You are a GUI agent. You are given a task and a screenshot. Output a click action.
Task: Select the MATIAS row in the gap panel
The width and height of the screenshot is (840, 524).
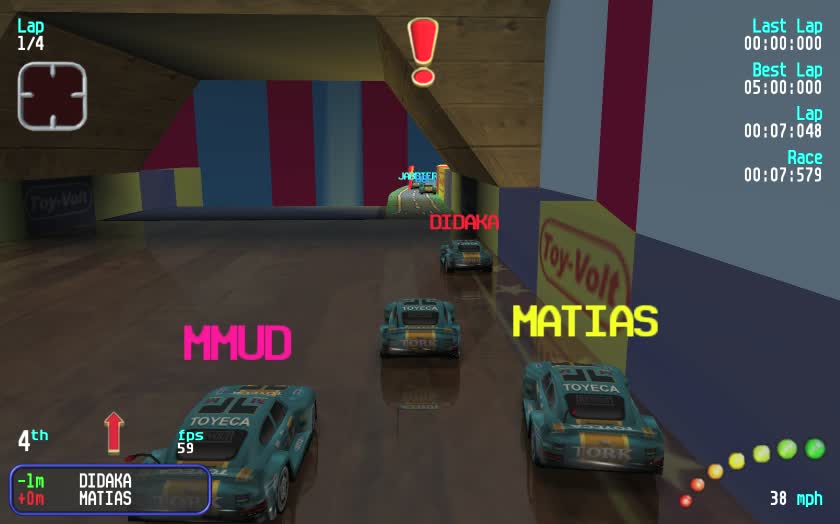(x=110, y=498)
